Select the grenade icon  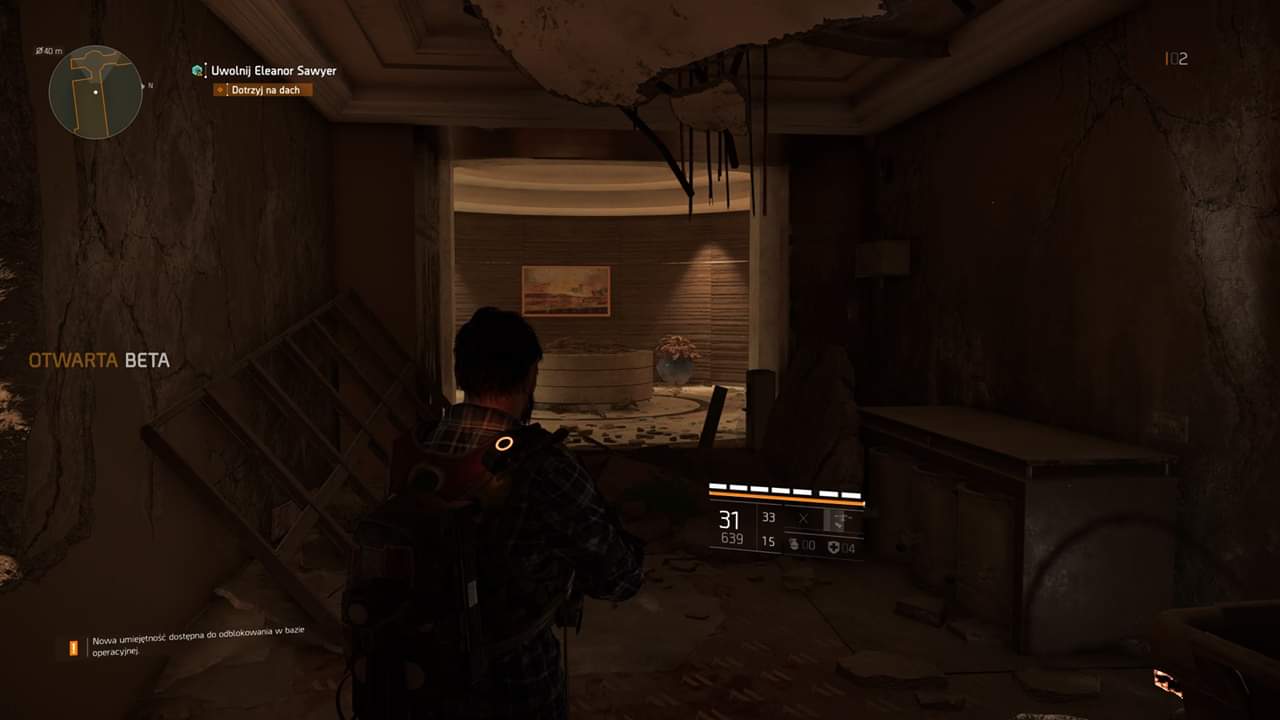point(795,545)
